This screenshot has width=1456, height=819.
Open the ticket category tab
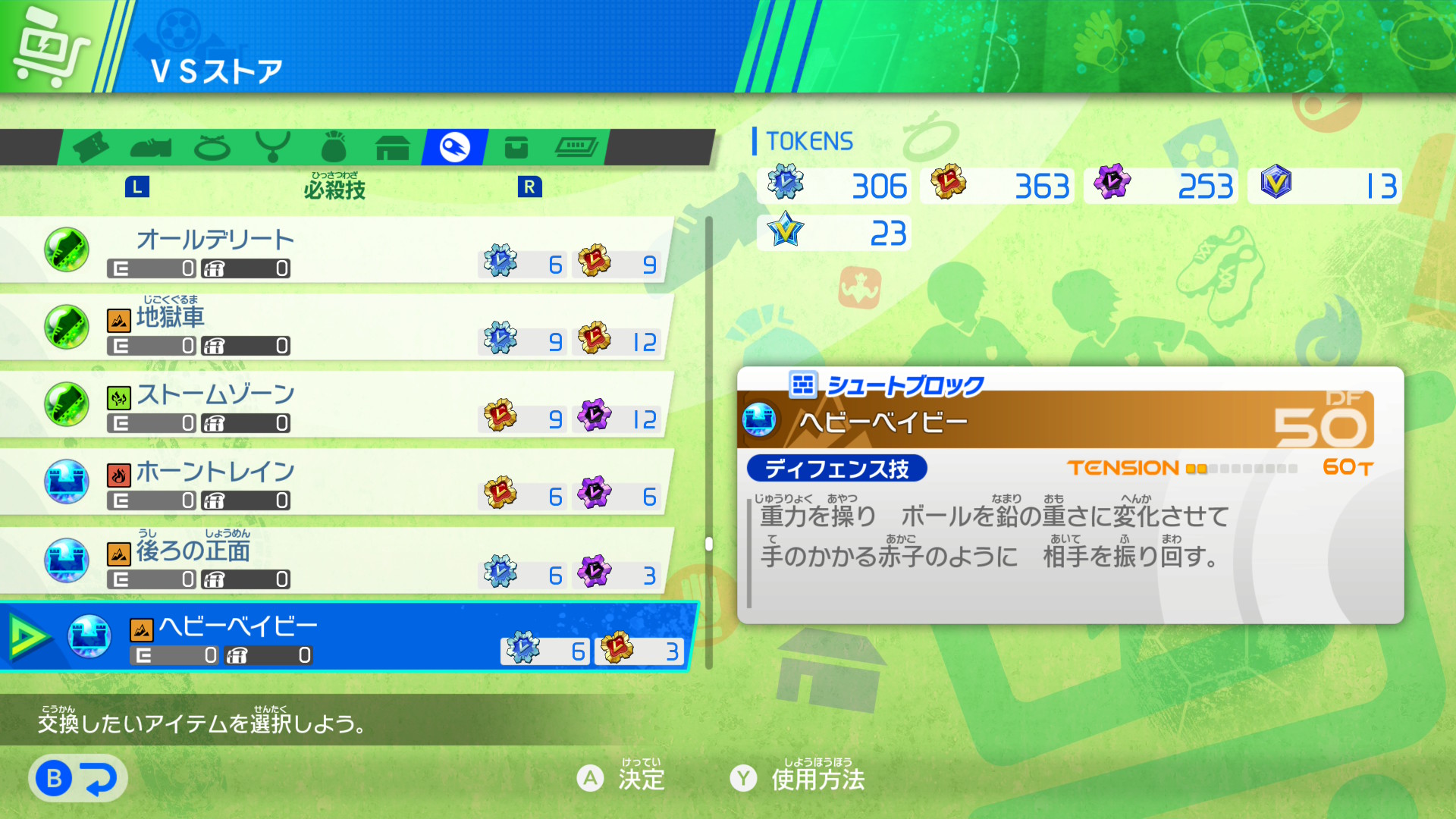(x=91, y=147)
